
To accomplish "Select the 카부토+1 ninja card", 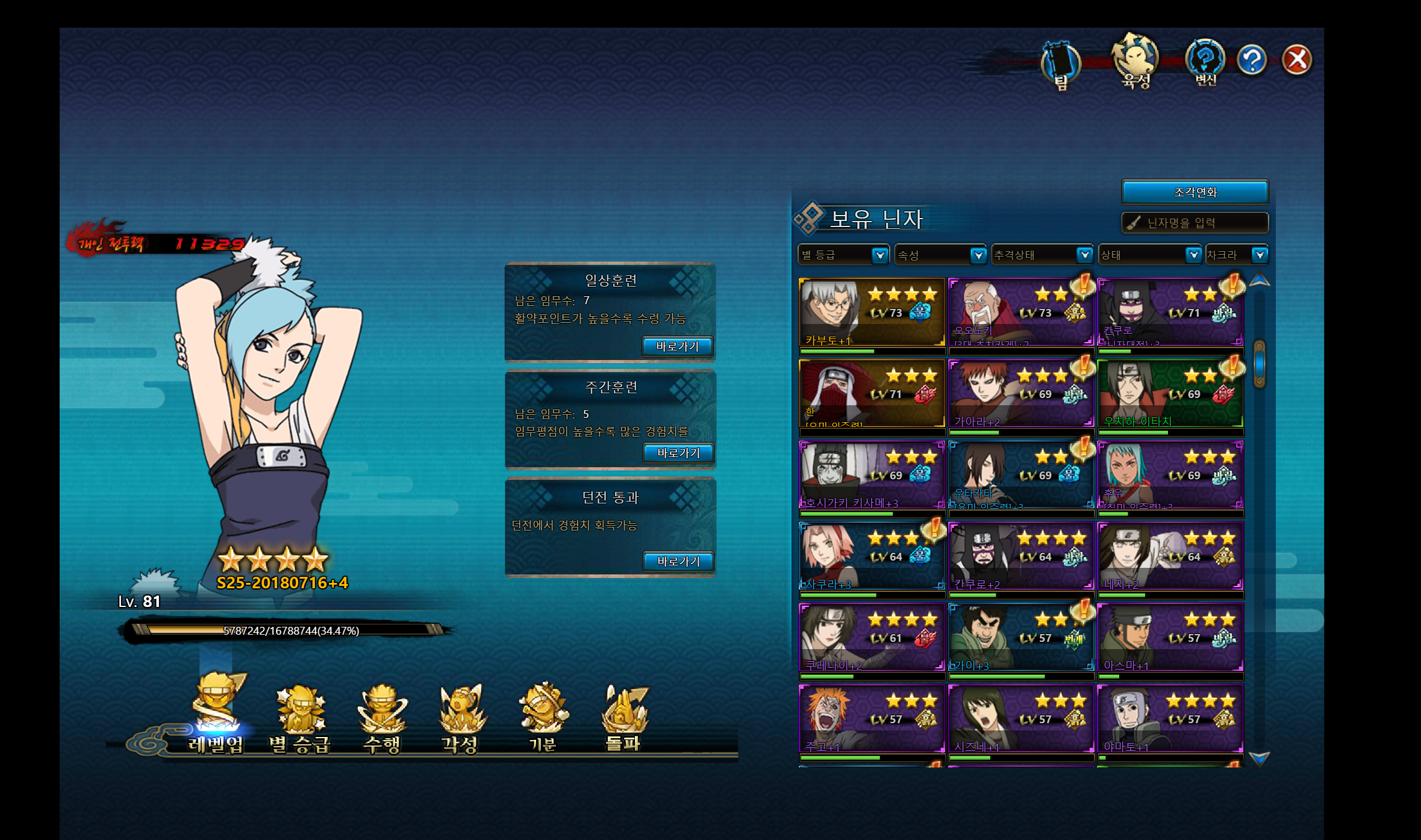I will point(871,312).
